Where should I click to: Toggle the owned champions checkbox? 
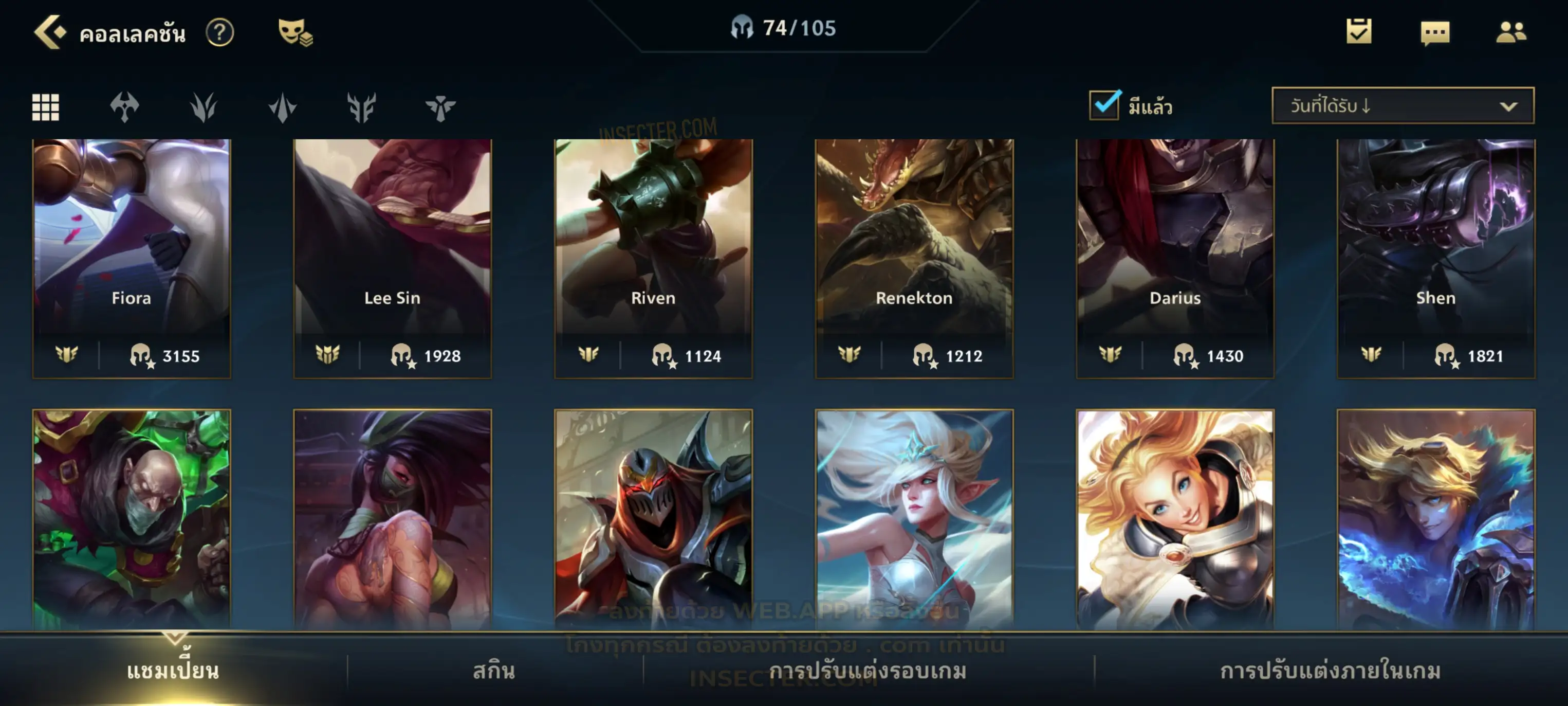coord(1104,105)
